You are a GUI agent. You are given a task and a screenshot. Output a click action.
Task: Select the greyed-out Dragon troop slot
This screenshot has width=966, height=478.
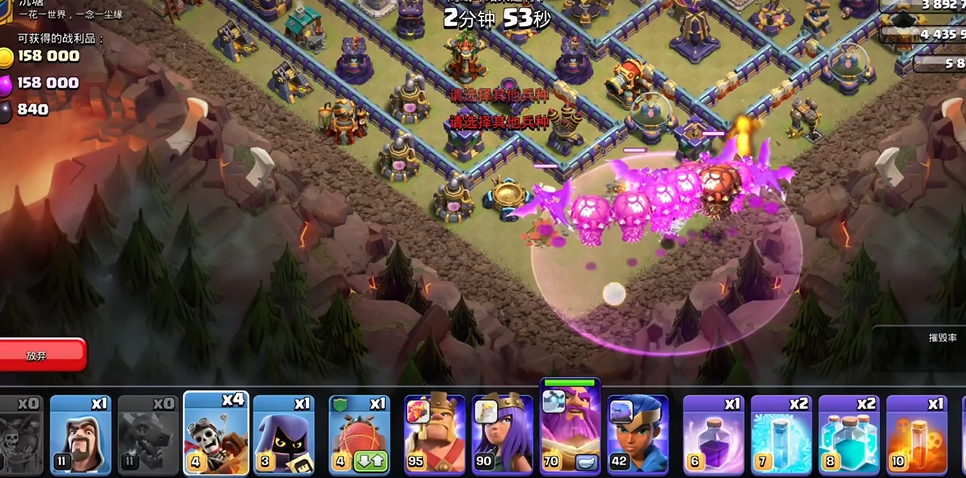148,433
